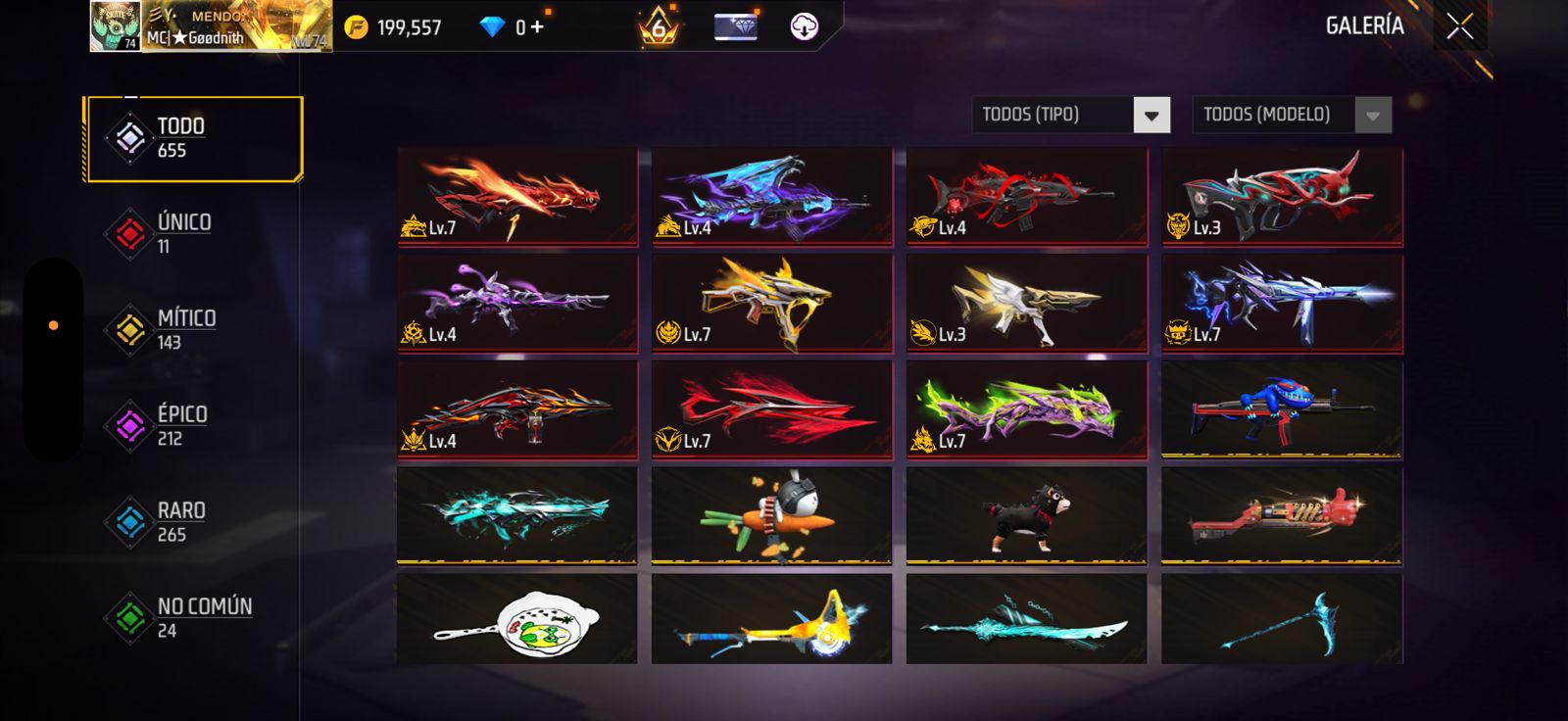Select the flaming red dragon gun skin
The width and height of the screenshot is (1568, 721).
pyautogui.click(x=517, y=196)
